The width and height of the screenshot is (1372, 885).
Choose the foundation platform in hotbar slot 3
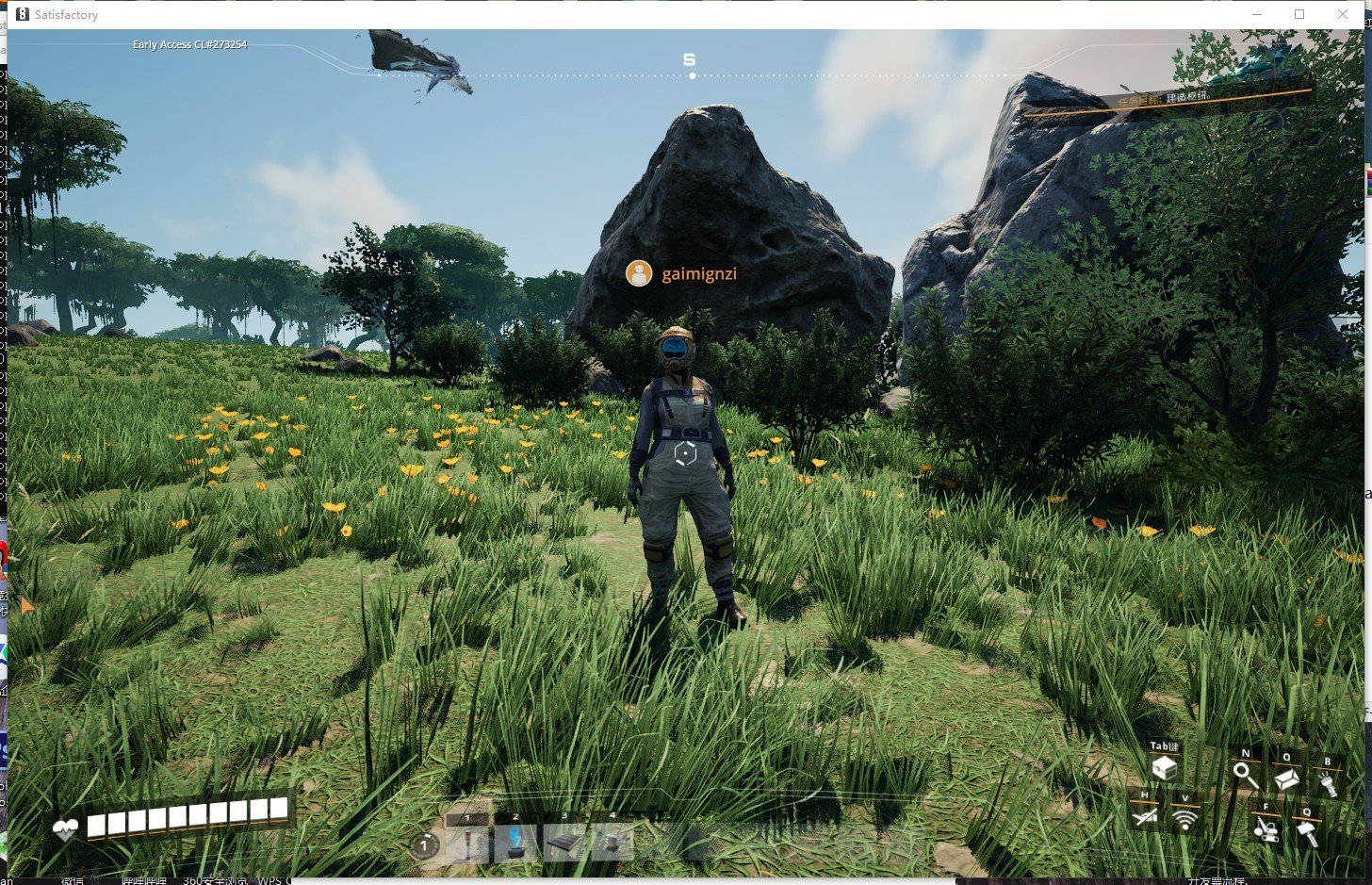pos(564,843)
